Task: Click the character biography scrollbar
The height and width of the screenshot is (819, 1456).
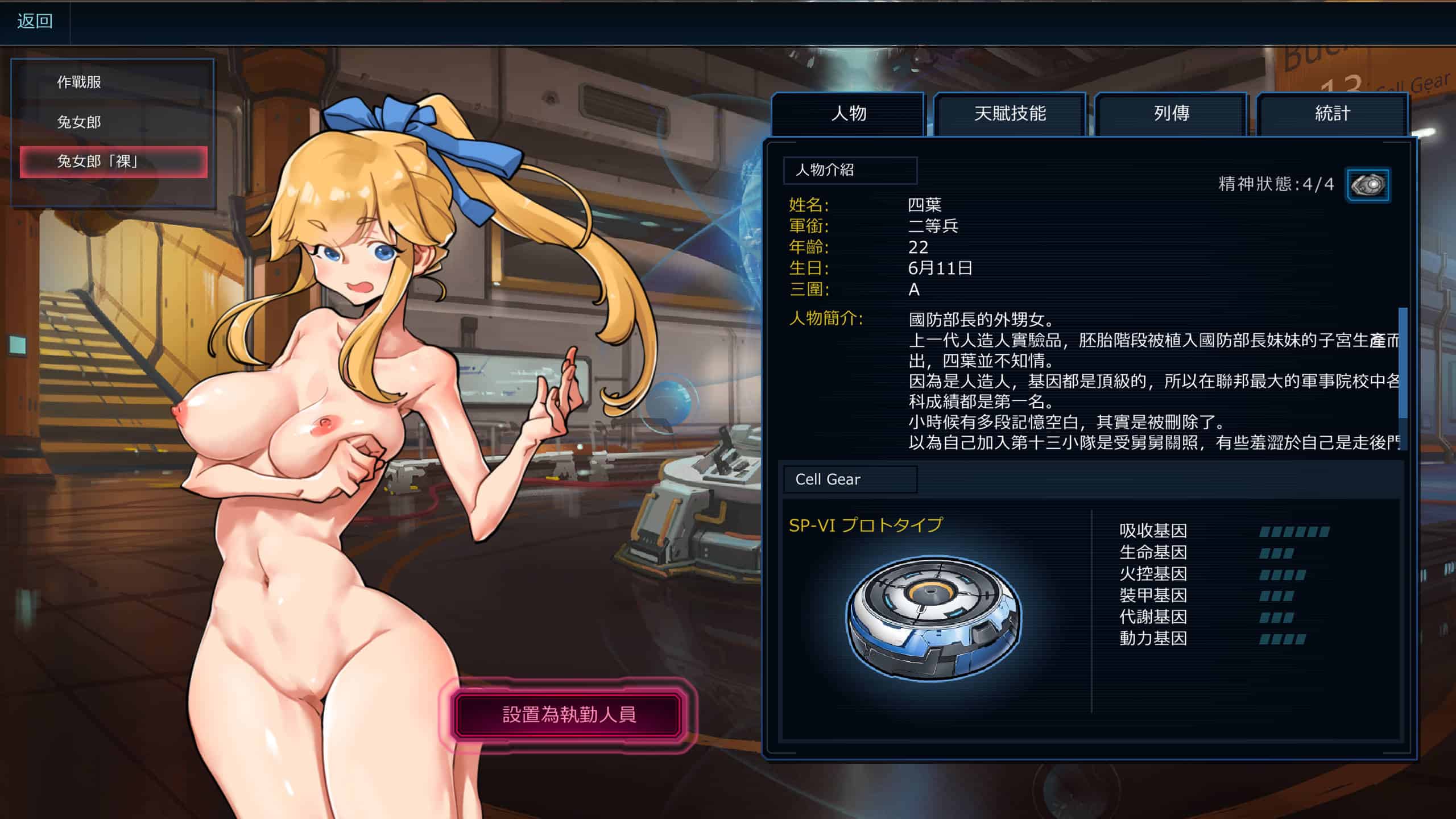Action: pyautogui.click(x=1402, y=364)
